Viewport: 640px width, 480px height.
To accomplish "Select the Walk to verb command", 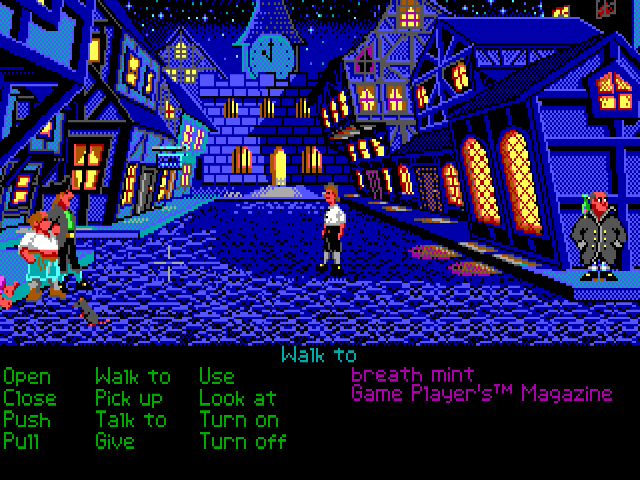I will click(x=133, y=377).
